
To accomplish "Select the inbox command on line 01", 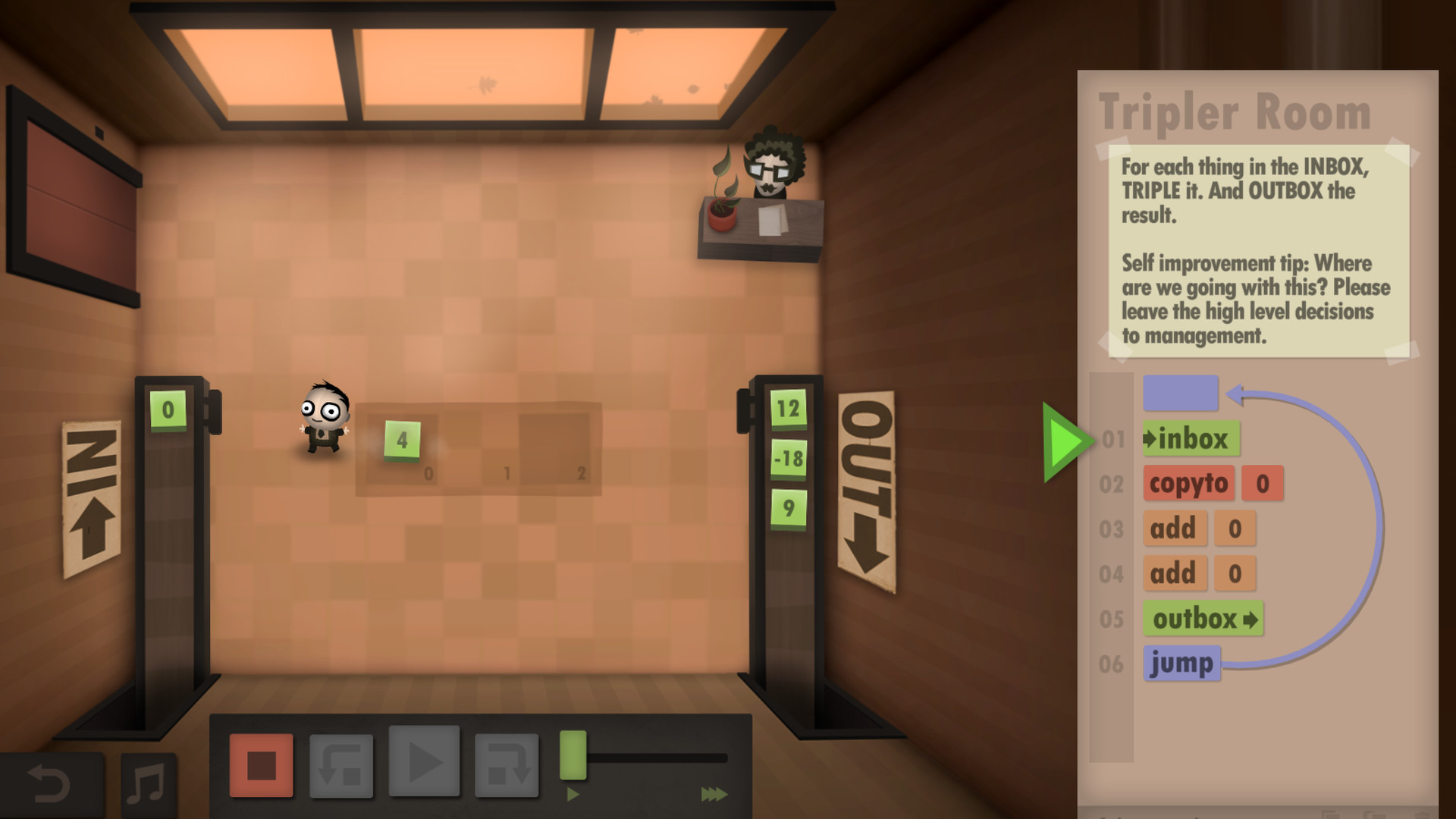I will coord(1191,439).
